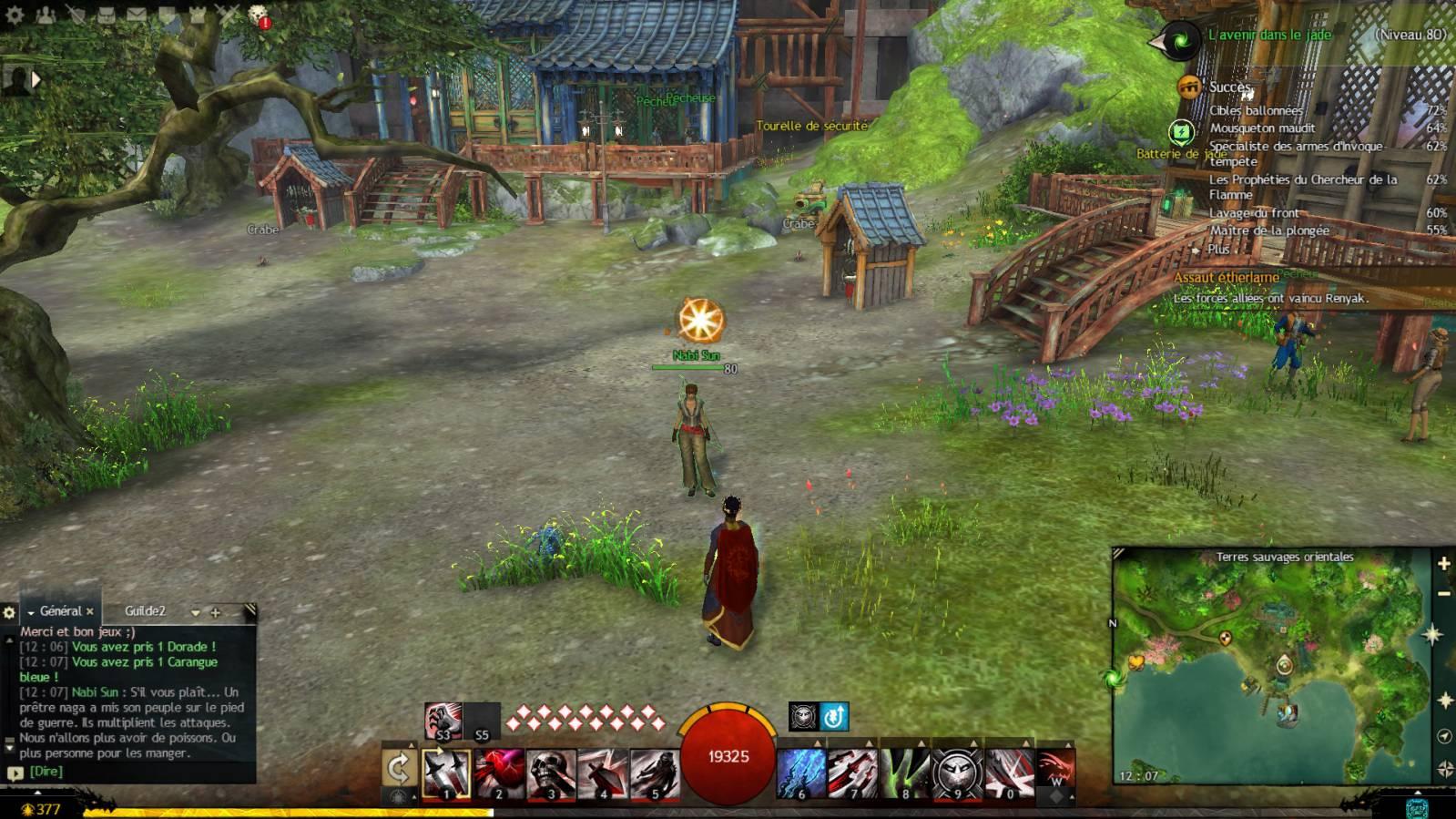Screen dimensions: 1456x819
Task: Open the mail envelope icon
Action: [x=137, y=15]
